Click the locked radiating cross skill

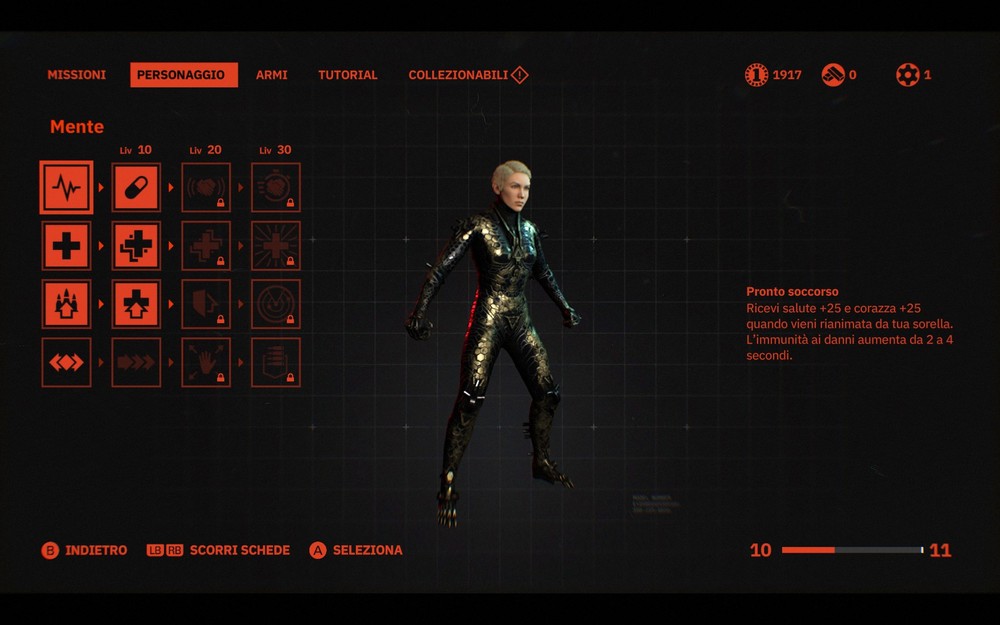(x=275, y=246)
